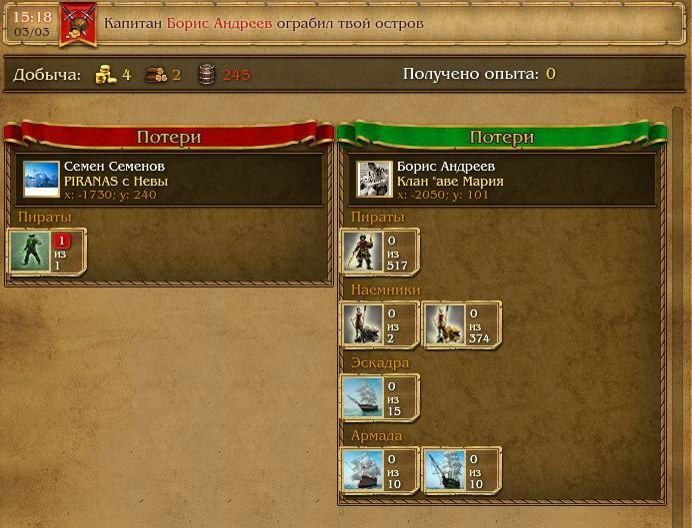Select the pirate unit showing 0 of 517
The image size is (692, 528).
tap(360, 251)
